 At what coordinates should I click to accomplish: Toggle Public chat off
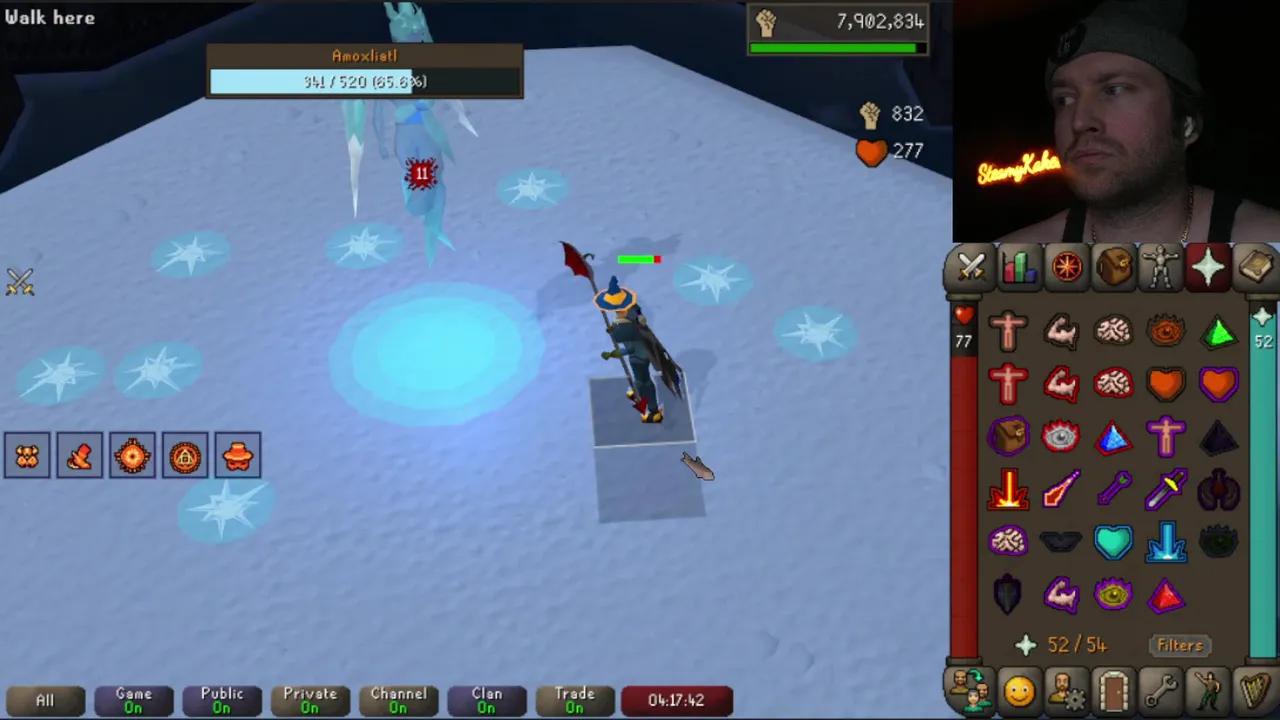point(221,699)
